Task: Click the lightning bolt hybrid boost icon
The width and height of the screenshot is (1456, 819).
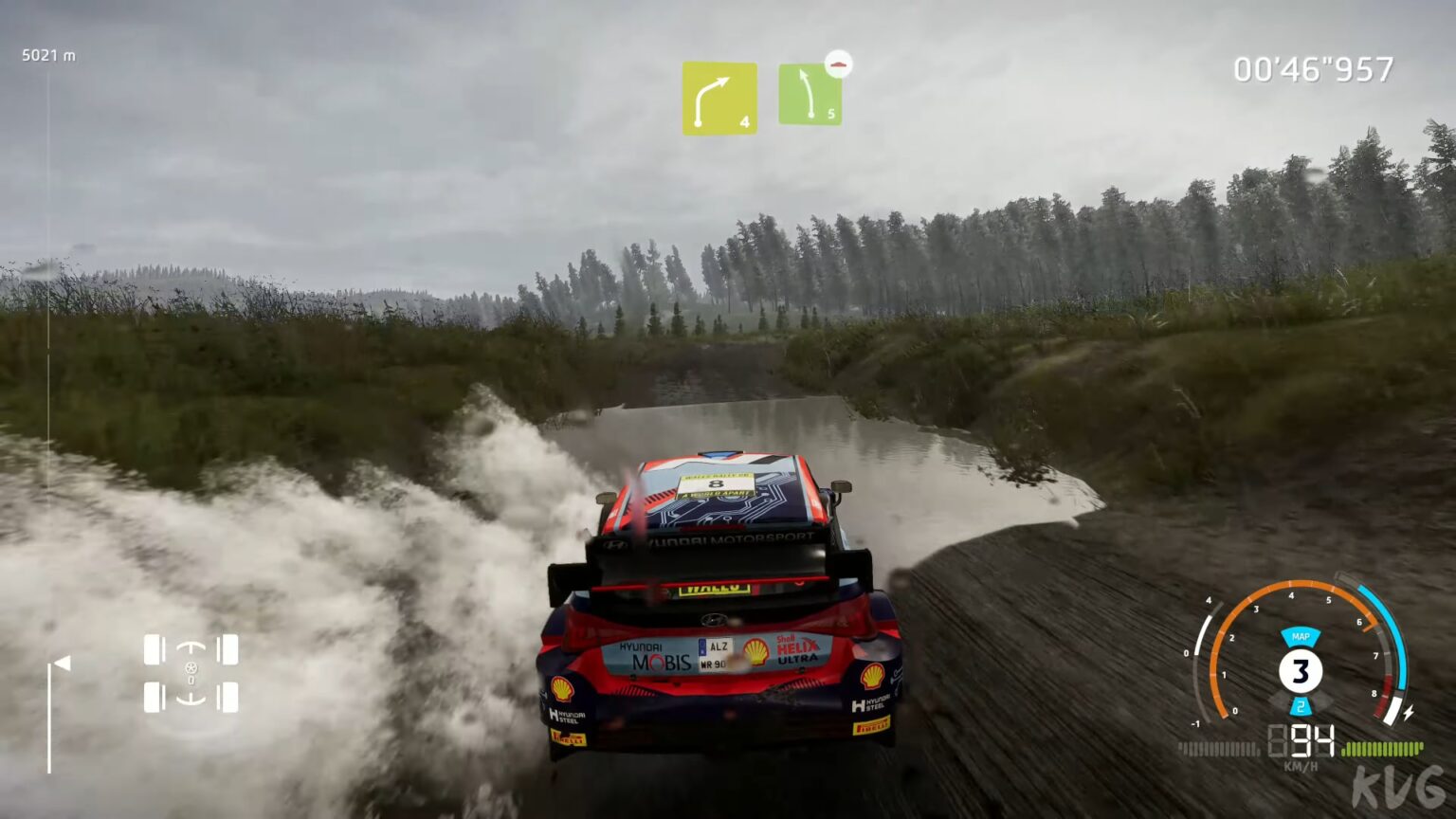Action: point(1409,712)
